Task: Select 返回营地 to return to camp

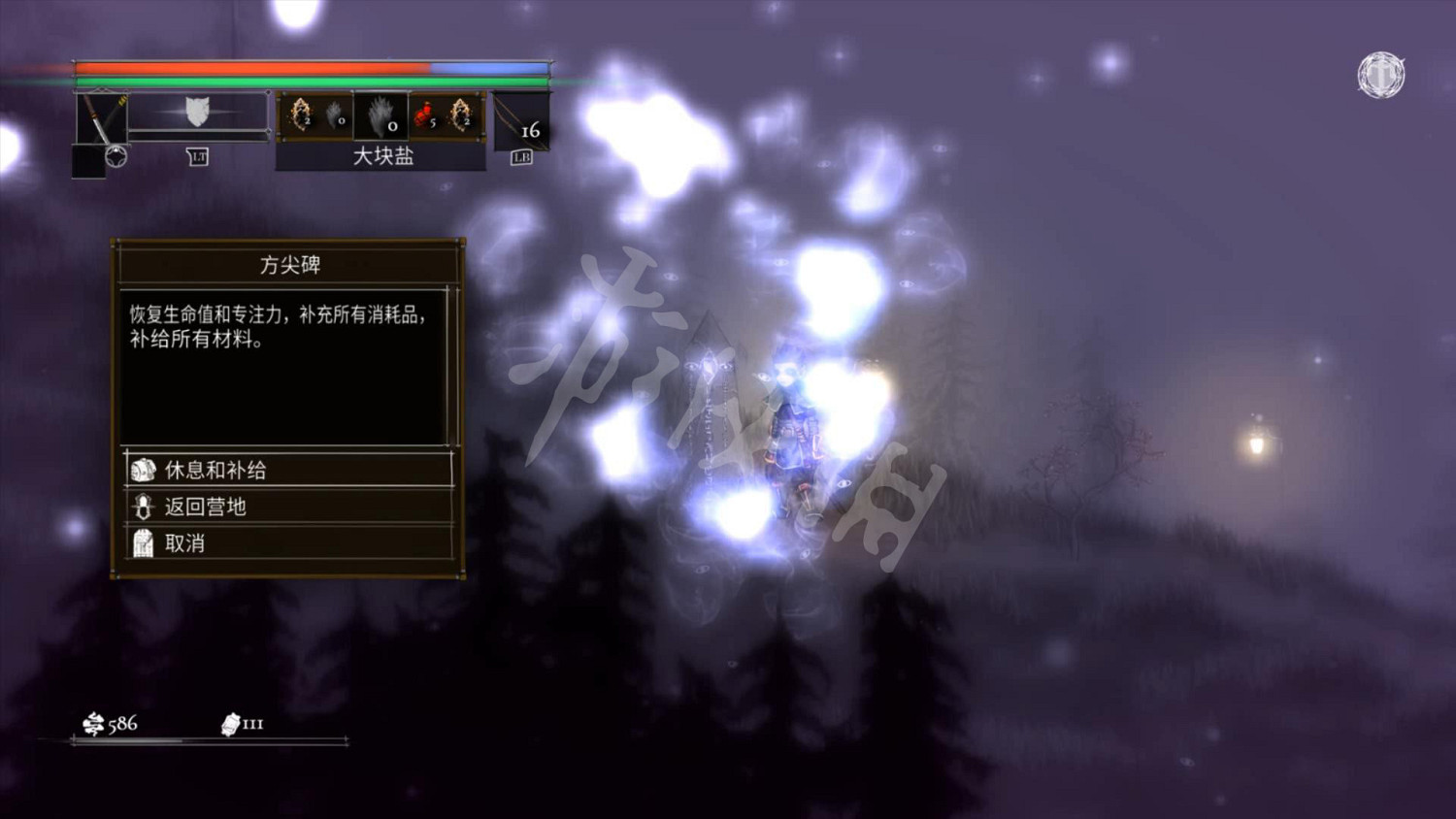Action: click(x=204, y=506)
